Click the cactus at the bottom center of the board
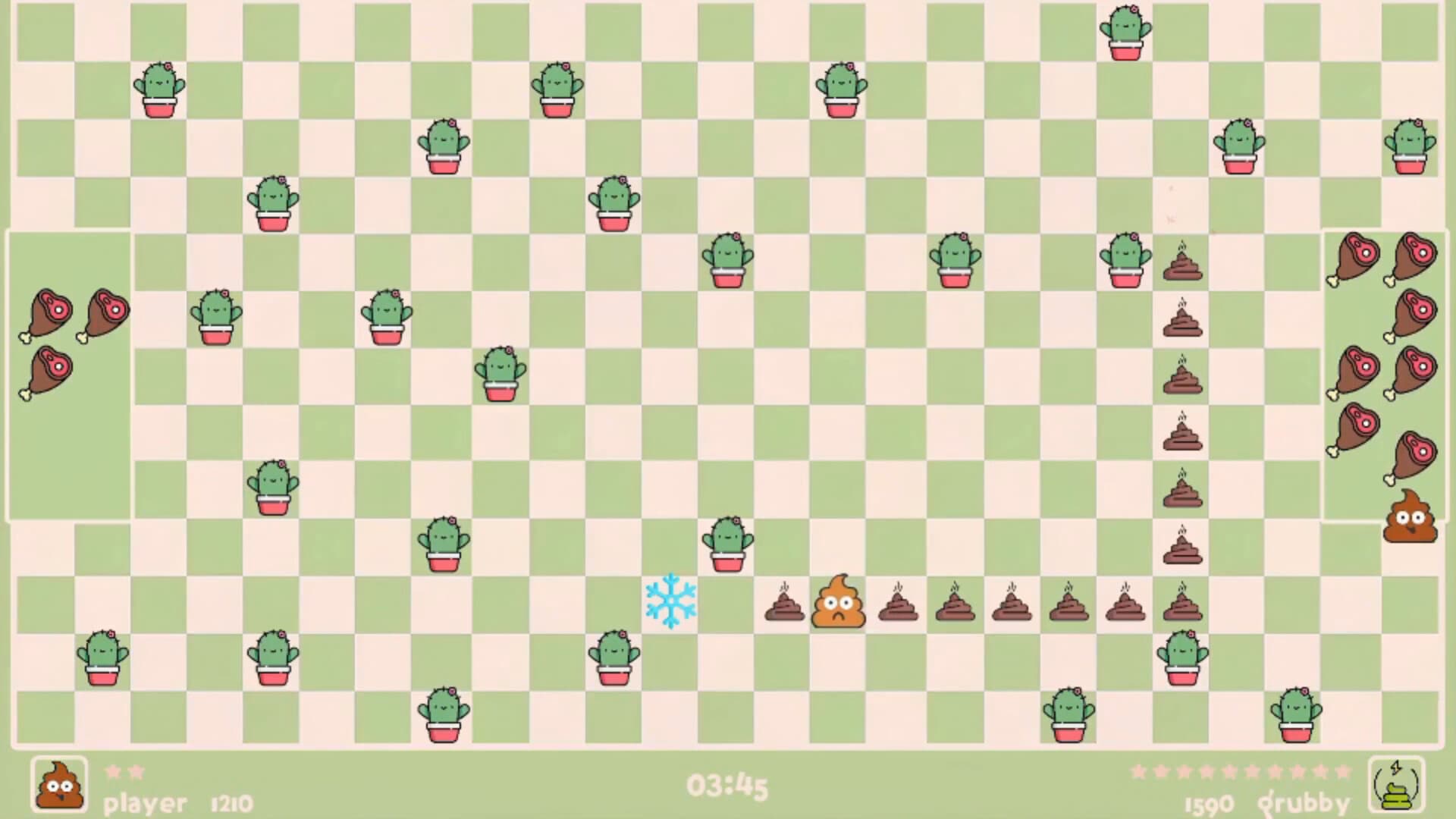The width and height of the screenshot is (1456, 819). tap(443, 714)
